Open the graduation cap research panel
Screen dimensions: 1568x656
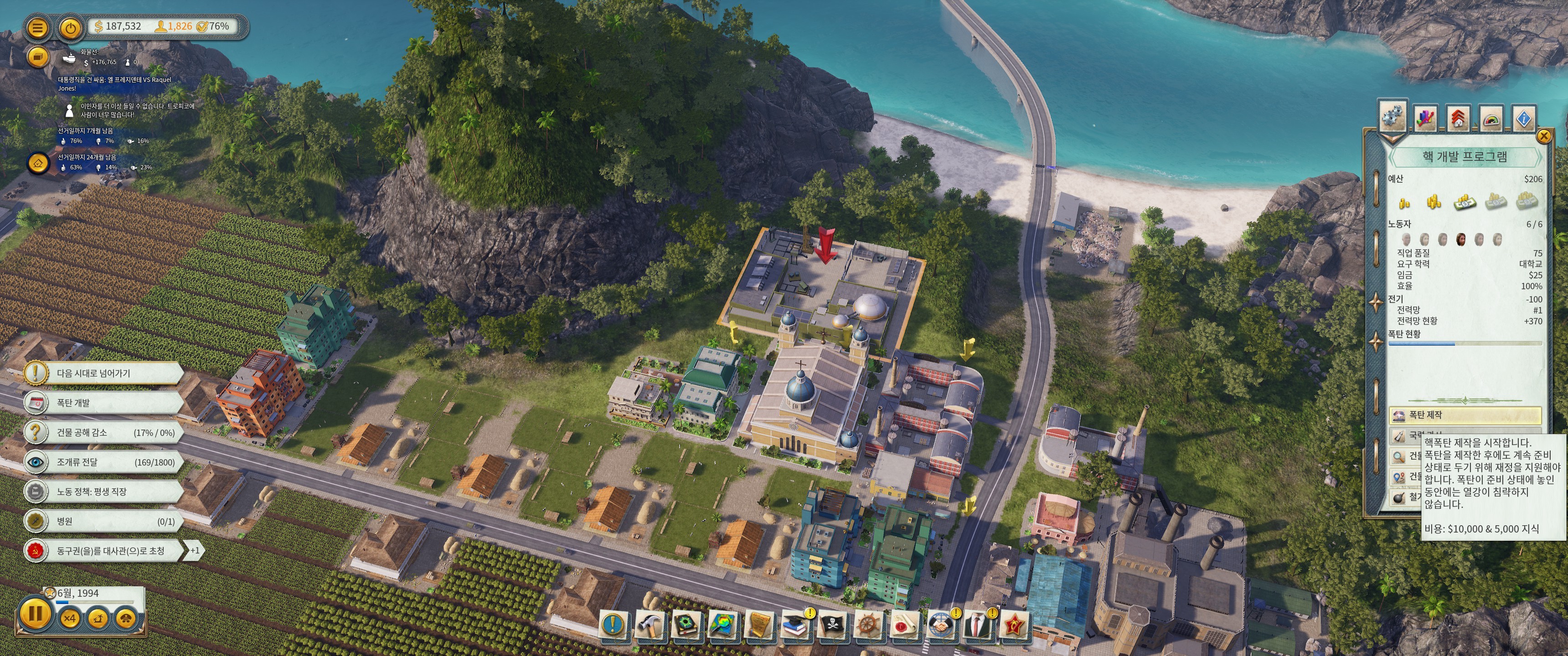[794, 625]
